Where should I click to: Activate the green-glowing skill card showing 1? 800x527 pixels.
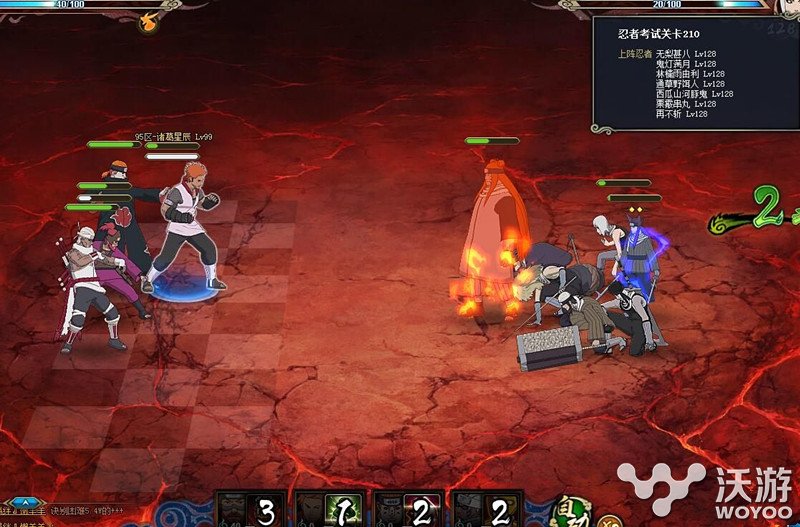pos(327,509)
